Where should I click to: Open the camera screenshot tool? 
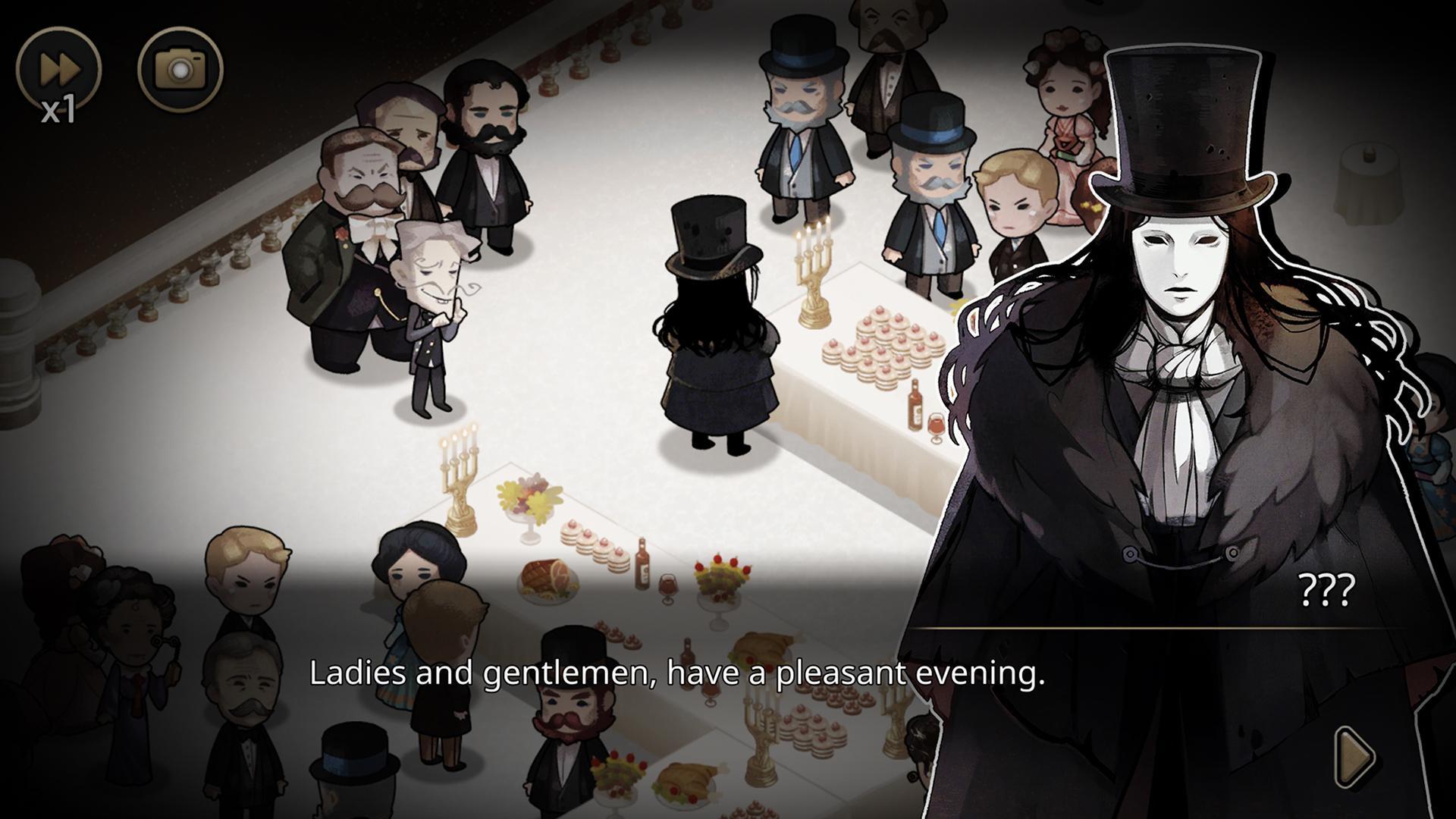(x=180, y=70)
